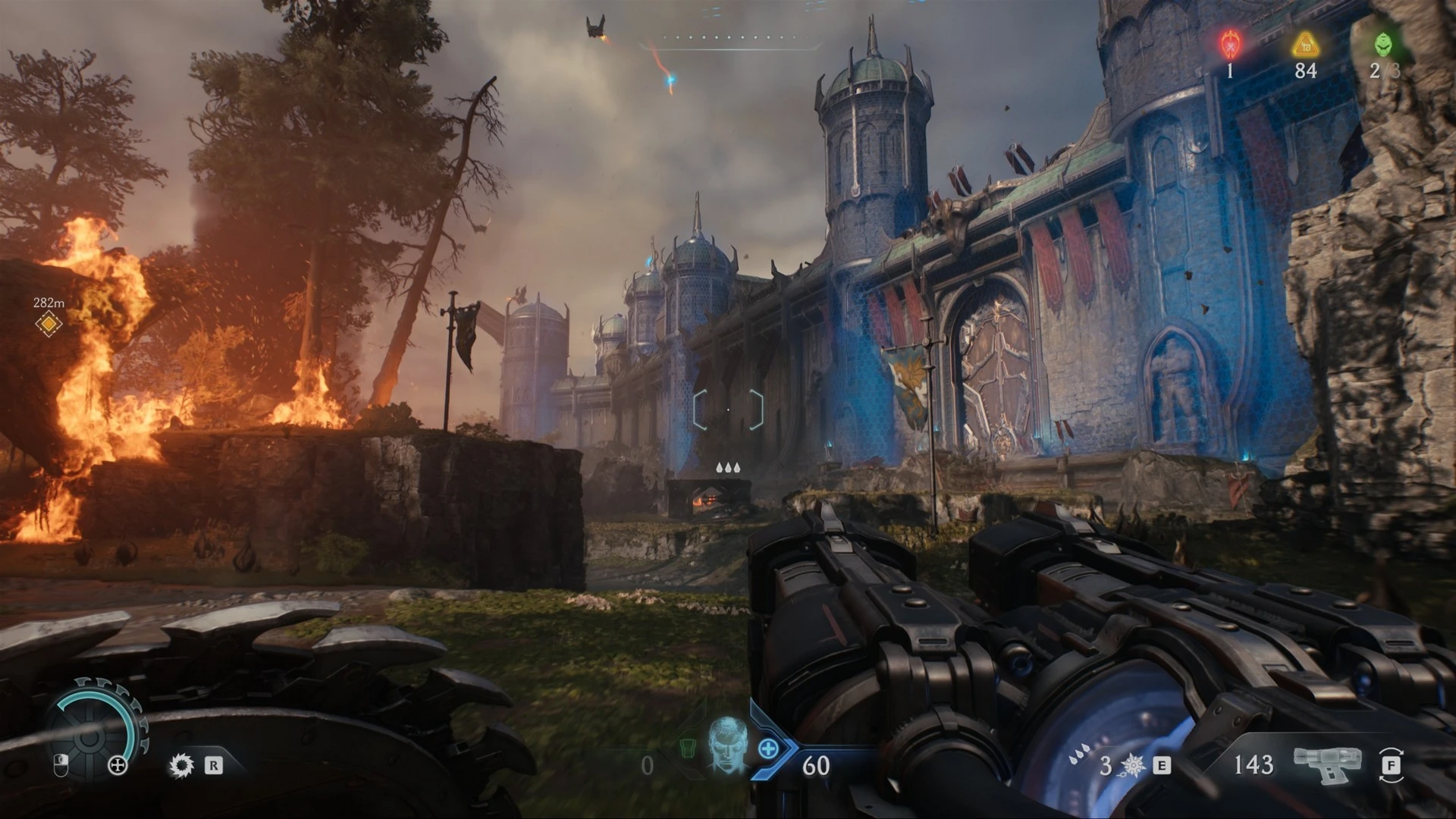This screenshot has width=1456, height=819.
Task: Select the yellow triangular gold icon
Action: click(1305, 45)
